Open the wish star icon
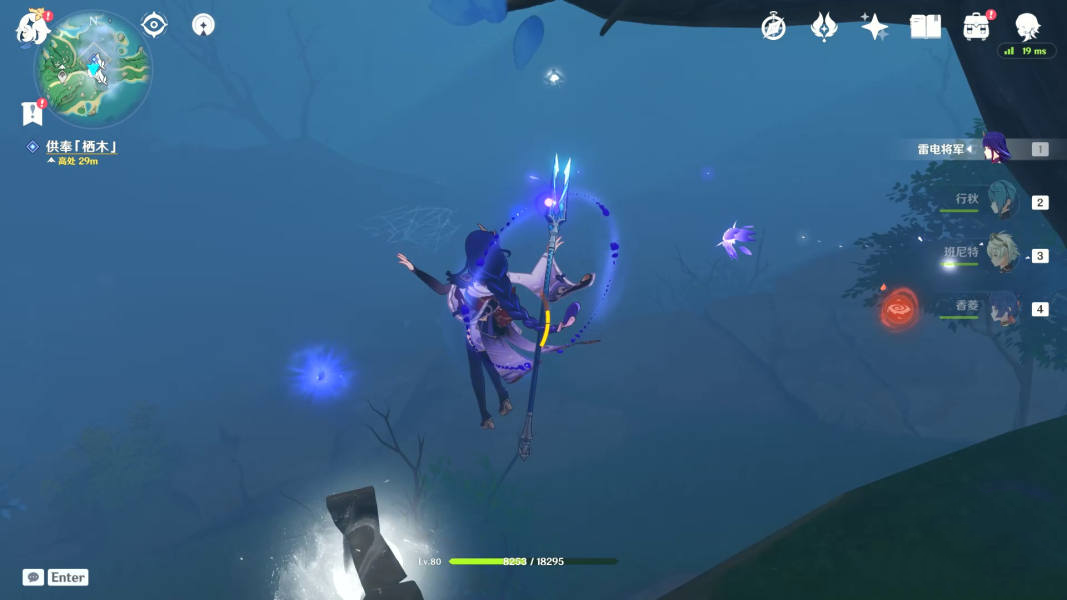The height and width of the screenshot is (600, 1067). coord(874,27)
